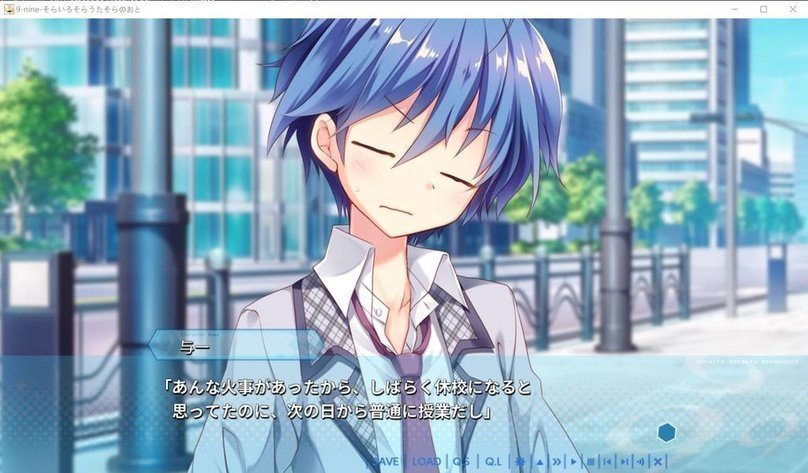Viewport: 808px width, 473px height.
Task: Close the game window
Action: 793,9
